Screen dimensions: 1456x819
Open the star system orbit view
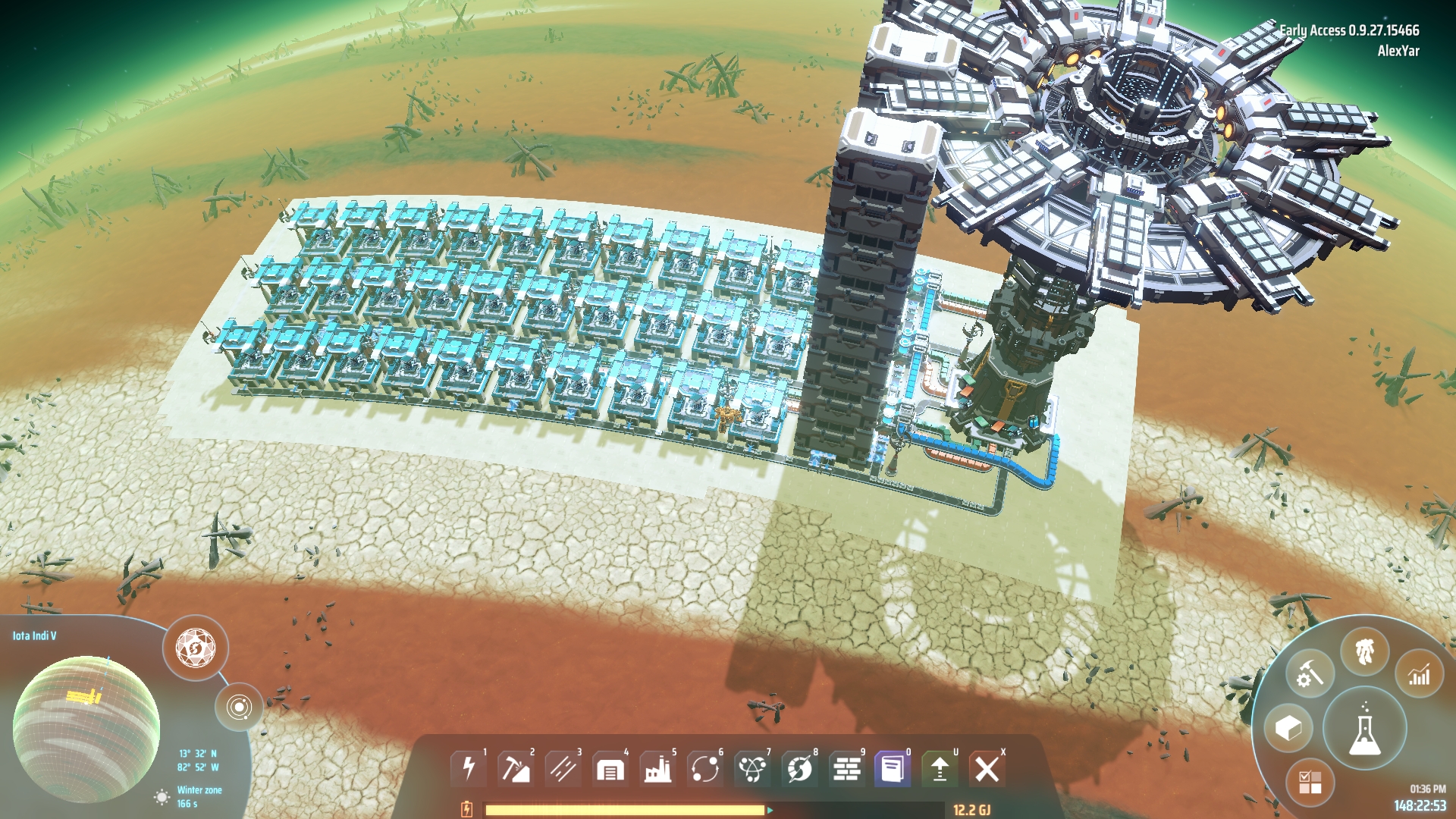[239, 708]
